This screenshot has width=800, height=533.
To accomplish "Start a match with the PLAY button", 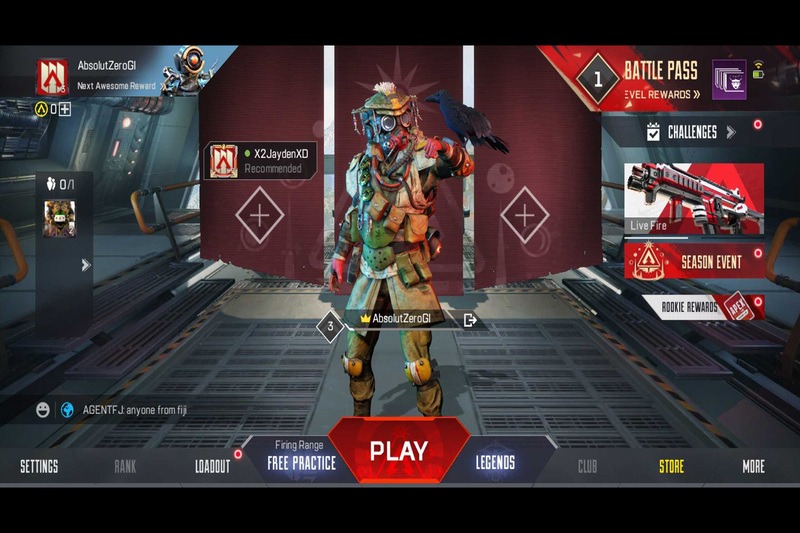I will 399,451.
